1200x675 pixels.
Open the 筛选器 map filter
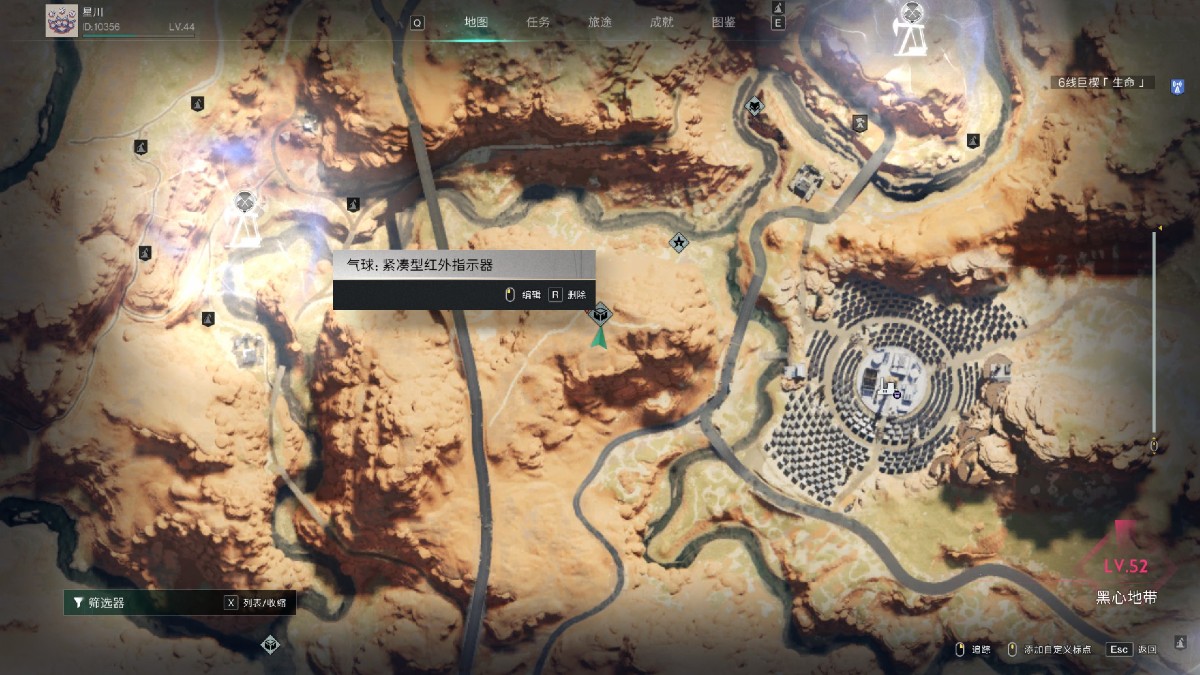pos(108,603)
